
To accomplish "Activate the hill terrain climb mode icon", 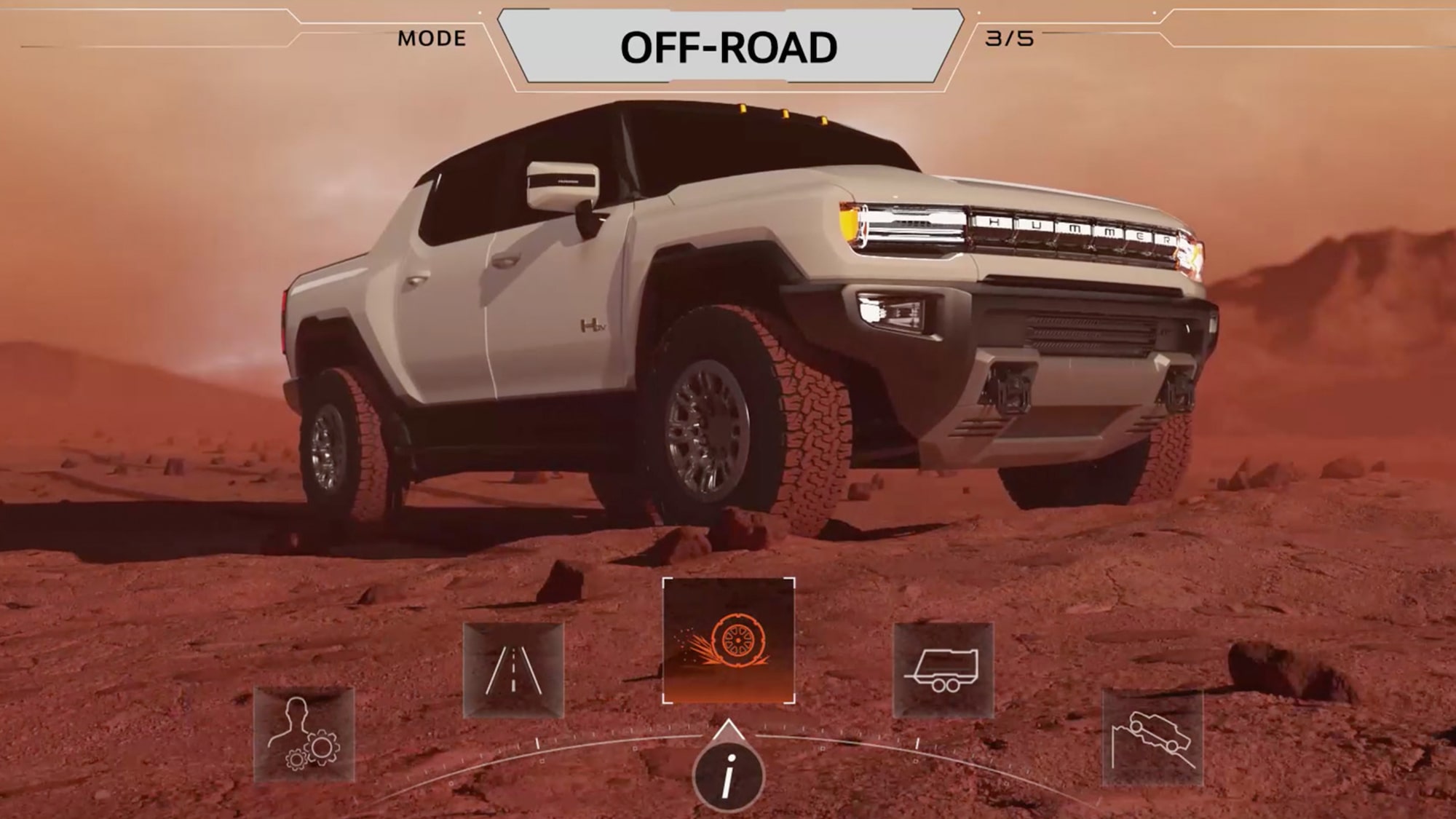I will tap(1152, 737).
